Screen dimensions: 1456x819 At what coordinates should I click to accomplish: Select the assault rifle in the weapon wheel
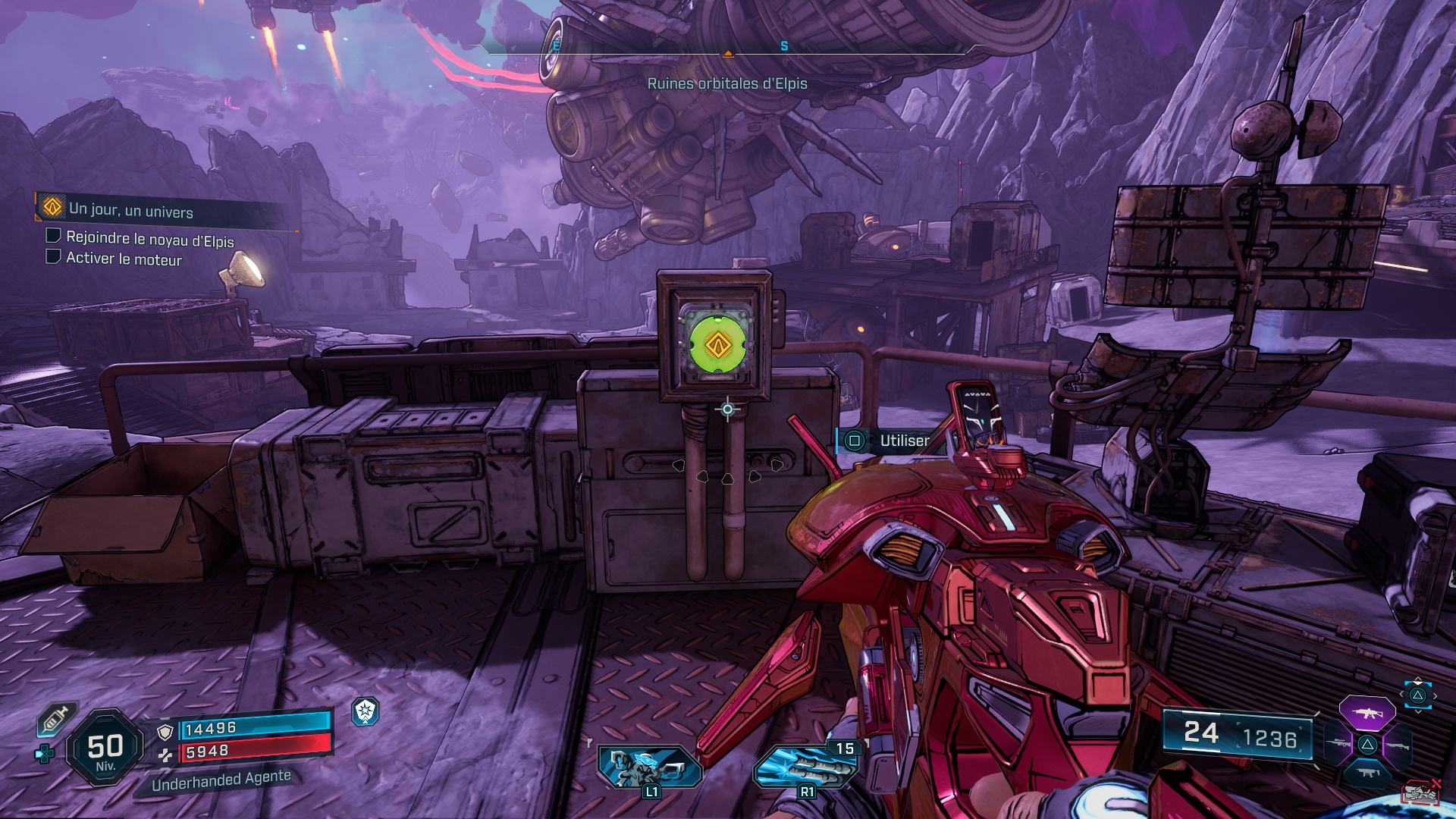click(x=1367, y=714)
